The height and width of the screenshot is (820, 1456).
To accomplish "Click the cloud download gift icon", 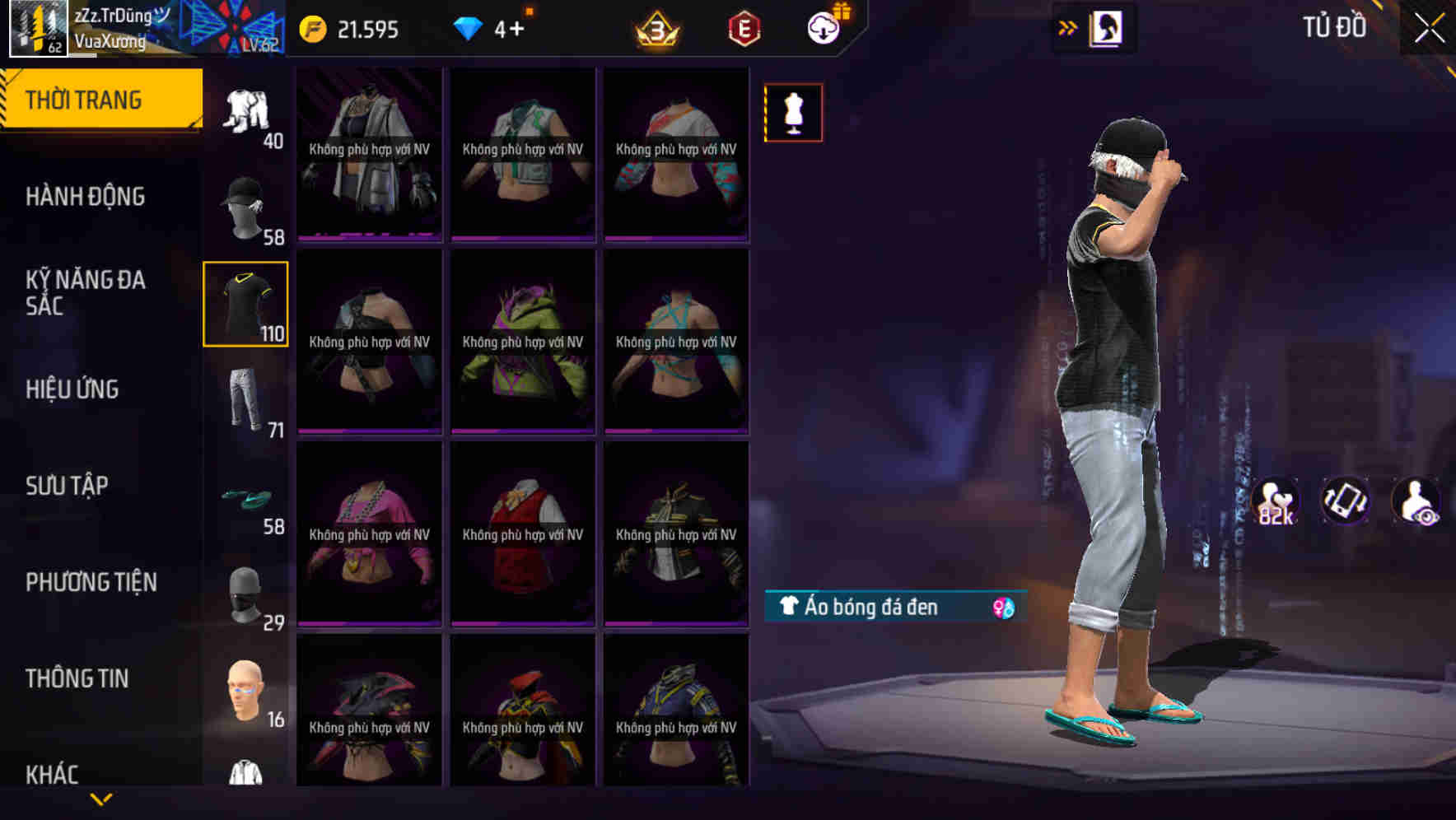I will click(x=827, y=27).
